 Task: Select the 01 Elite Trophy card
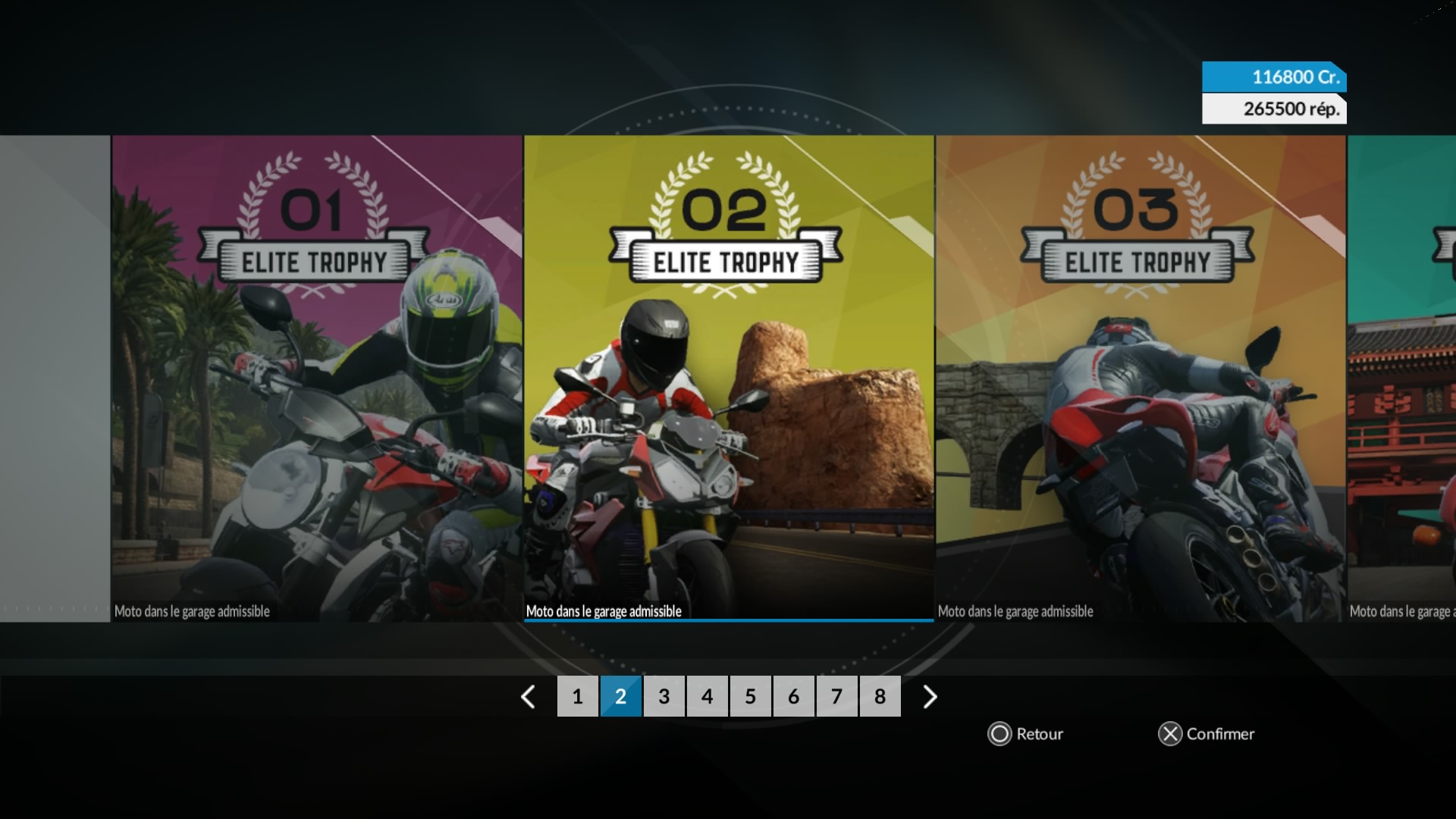click(x=317, y=378)
